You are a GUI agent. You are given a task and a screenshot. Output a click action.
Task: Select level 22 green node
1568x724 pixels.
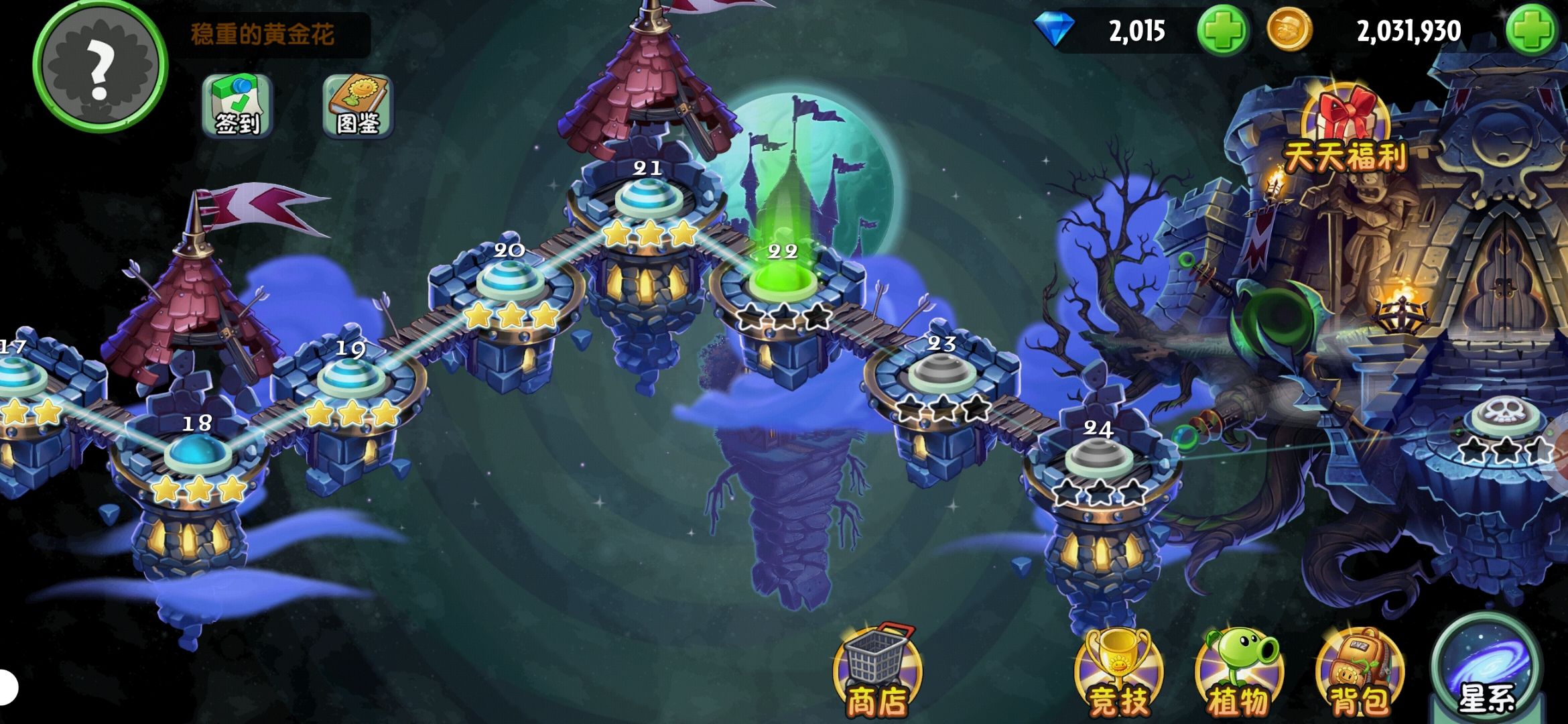point(782,280)
